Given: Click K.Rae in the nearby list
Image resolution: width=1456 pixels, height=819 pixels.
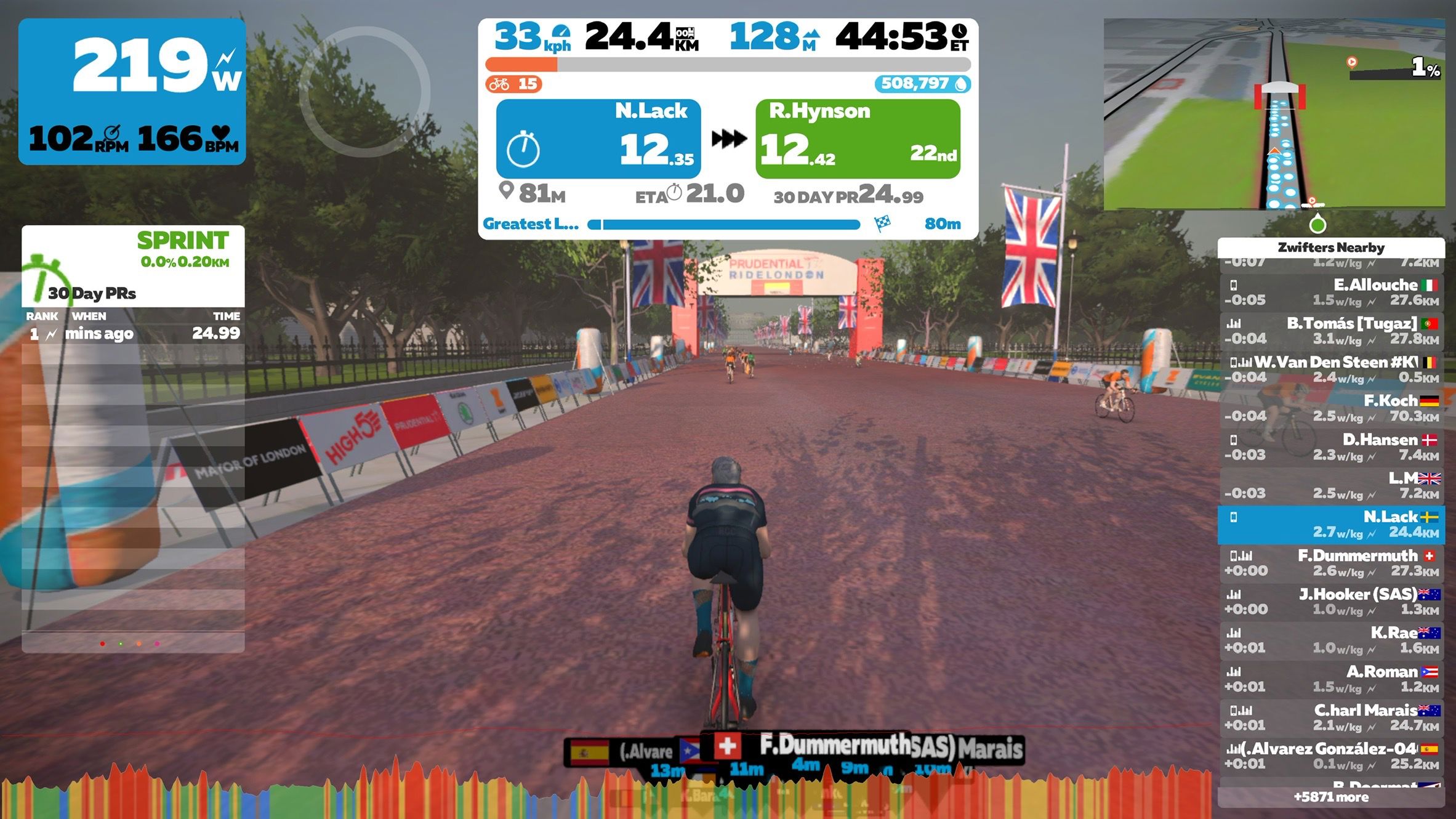Looking at the screenshot, I should [x=1331, y=640].
